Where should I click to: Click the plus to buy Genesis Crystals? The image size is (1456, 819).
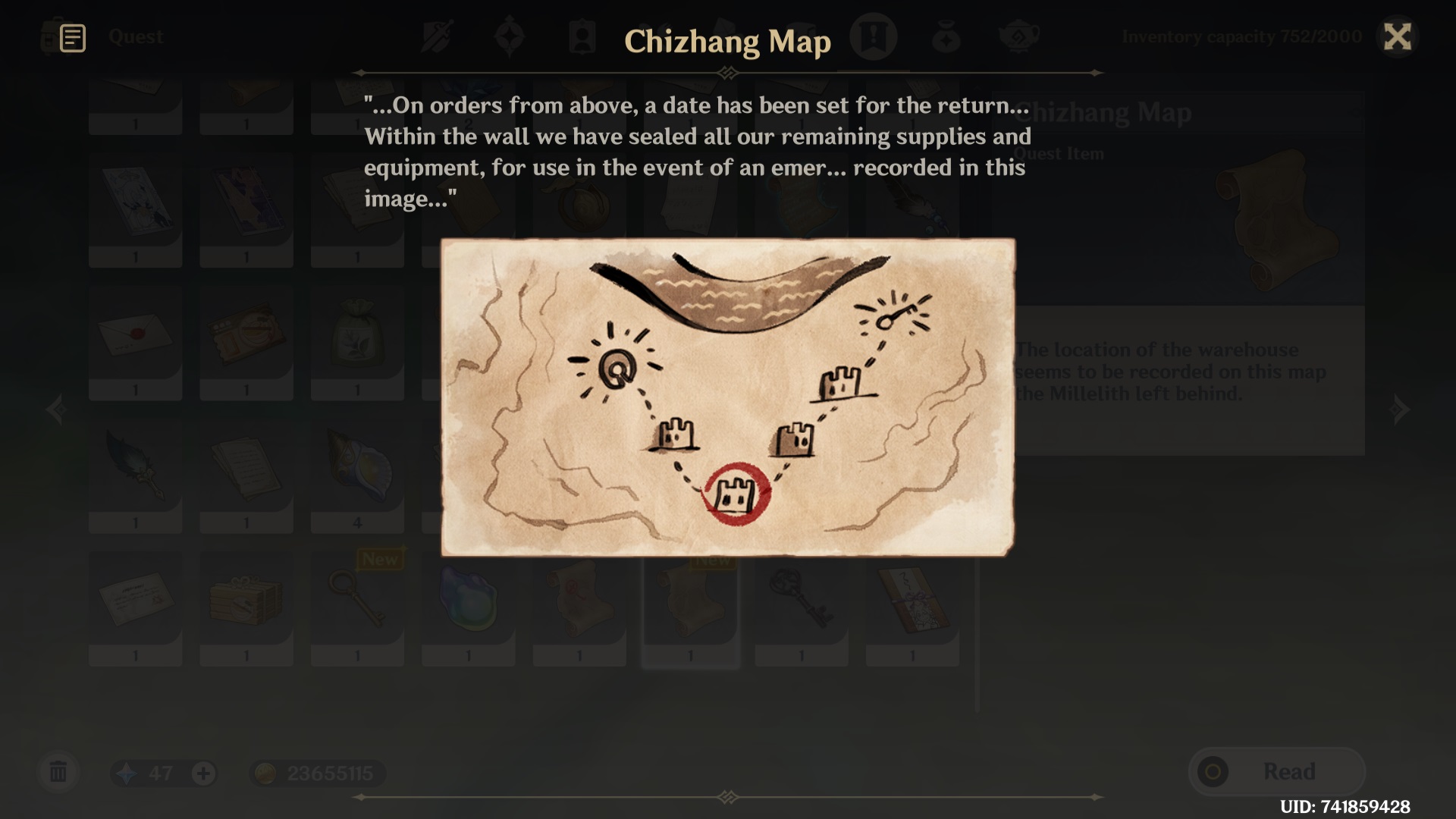point(202,773)
